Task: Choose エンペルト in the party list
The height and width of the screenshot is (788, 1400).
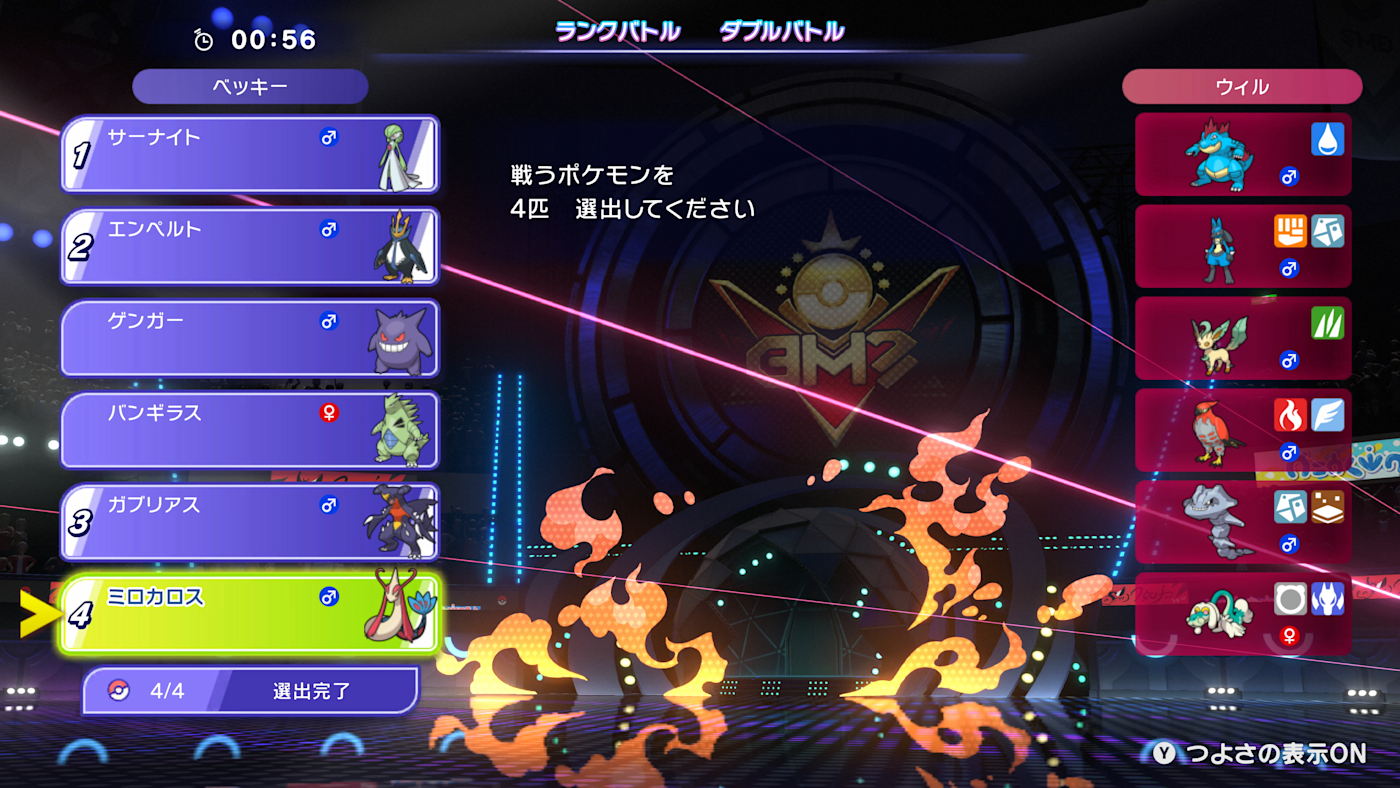Action: click(x=250, y=246)
